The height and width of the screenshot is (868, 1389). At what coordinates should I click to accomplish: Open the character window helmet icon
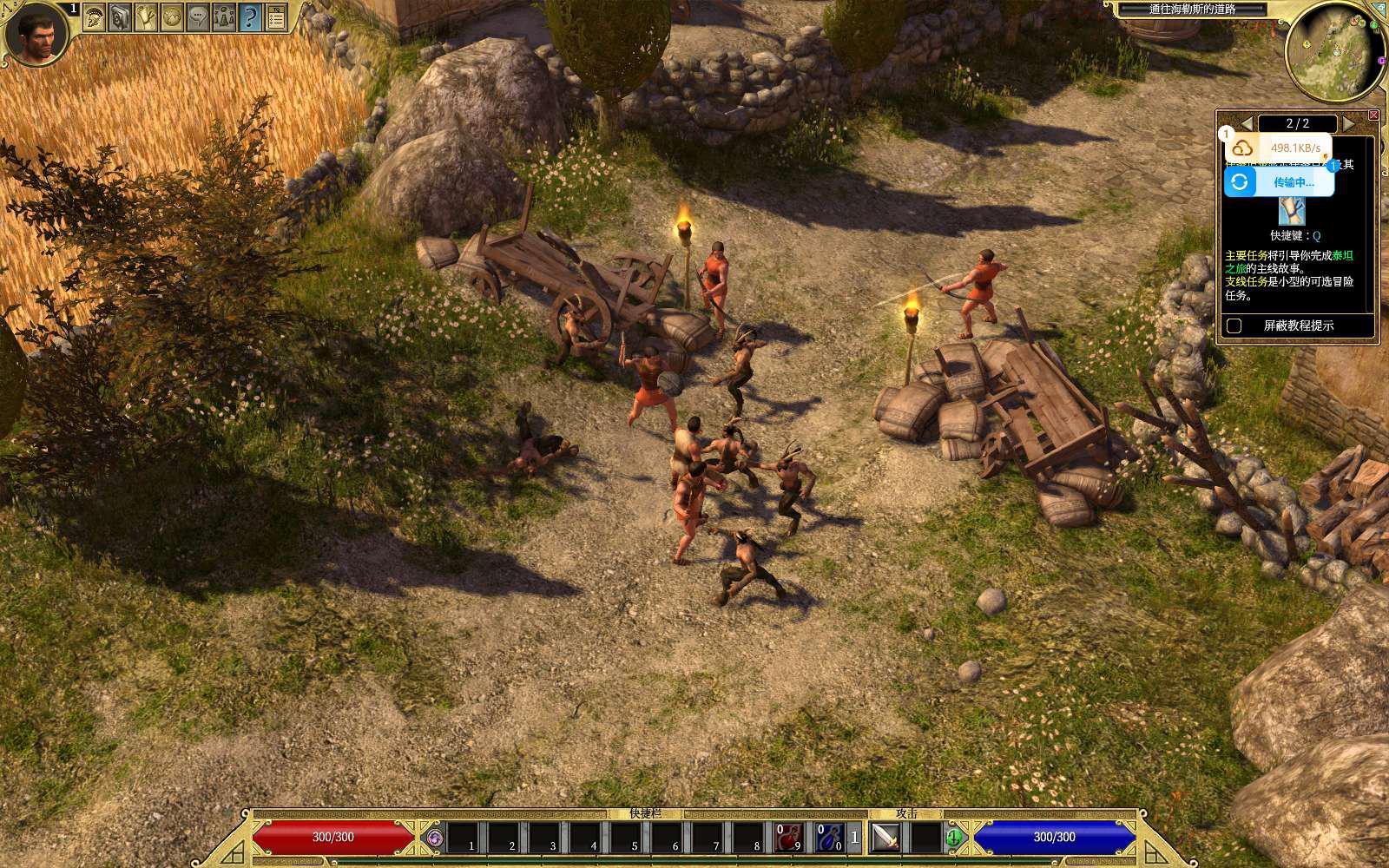[95, 17]
